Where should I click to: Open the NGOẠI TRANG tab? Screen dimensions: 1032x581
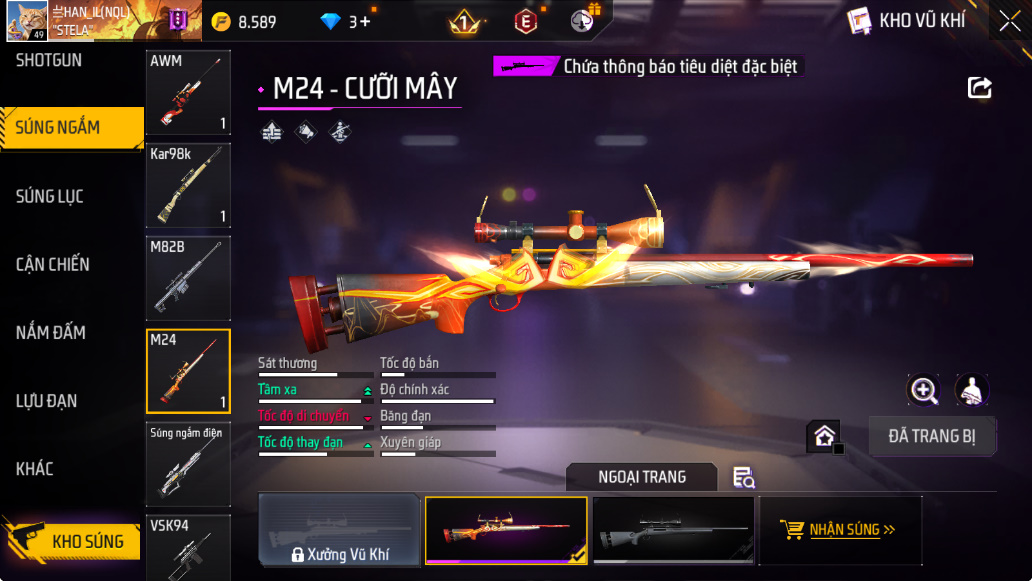(642, 477)
